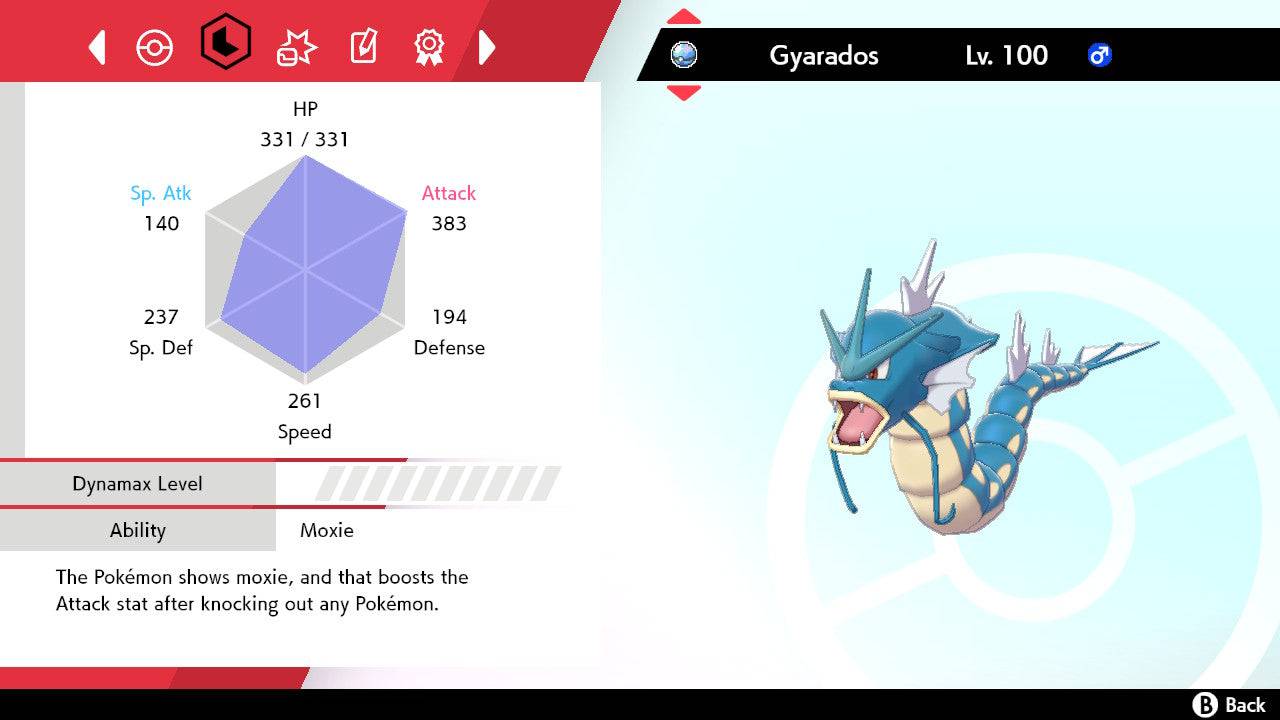
Task: Click the Gyarados name header
Action: tap(823, 56)
